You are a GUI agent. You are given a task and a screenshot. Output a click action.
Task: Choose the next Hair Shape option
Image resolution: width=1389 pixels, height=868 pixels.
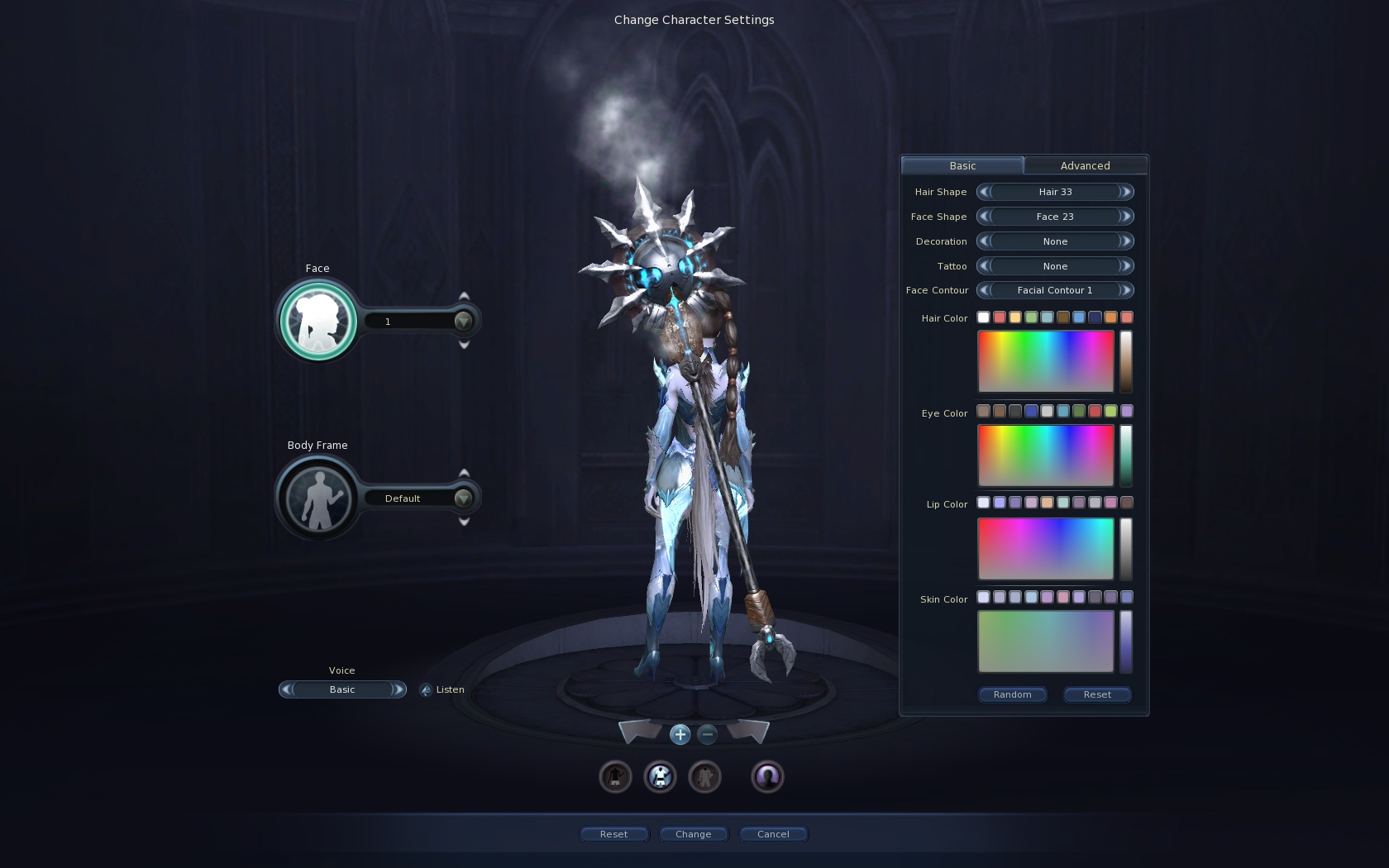point(1125,192)
